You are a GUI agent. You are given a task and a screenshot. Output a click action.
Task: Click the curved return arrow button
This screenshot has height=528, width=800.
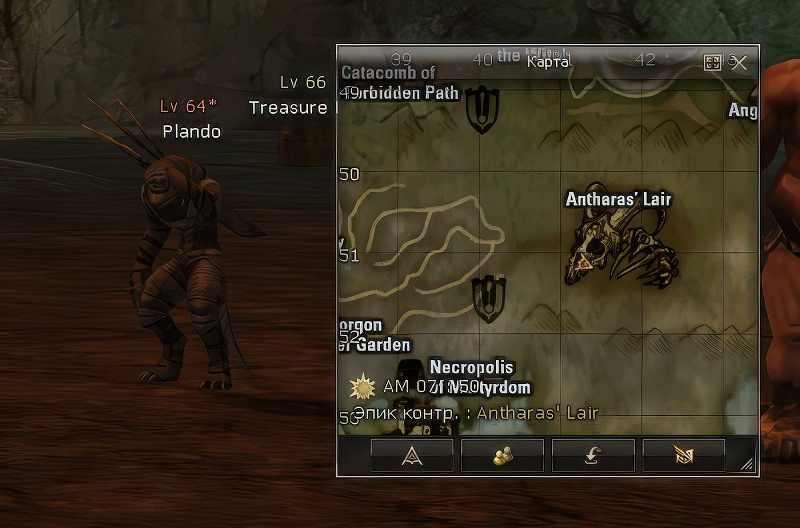pos(593,455)
